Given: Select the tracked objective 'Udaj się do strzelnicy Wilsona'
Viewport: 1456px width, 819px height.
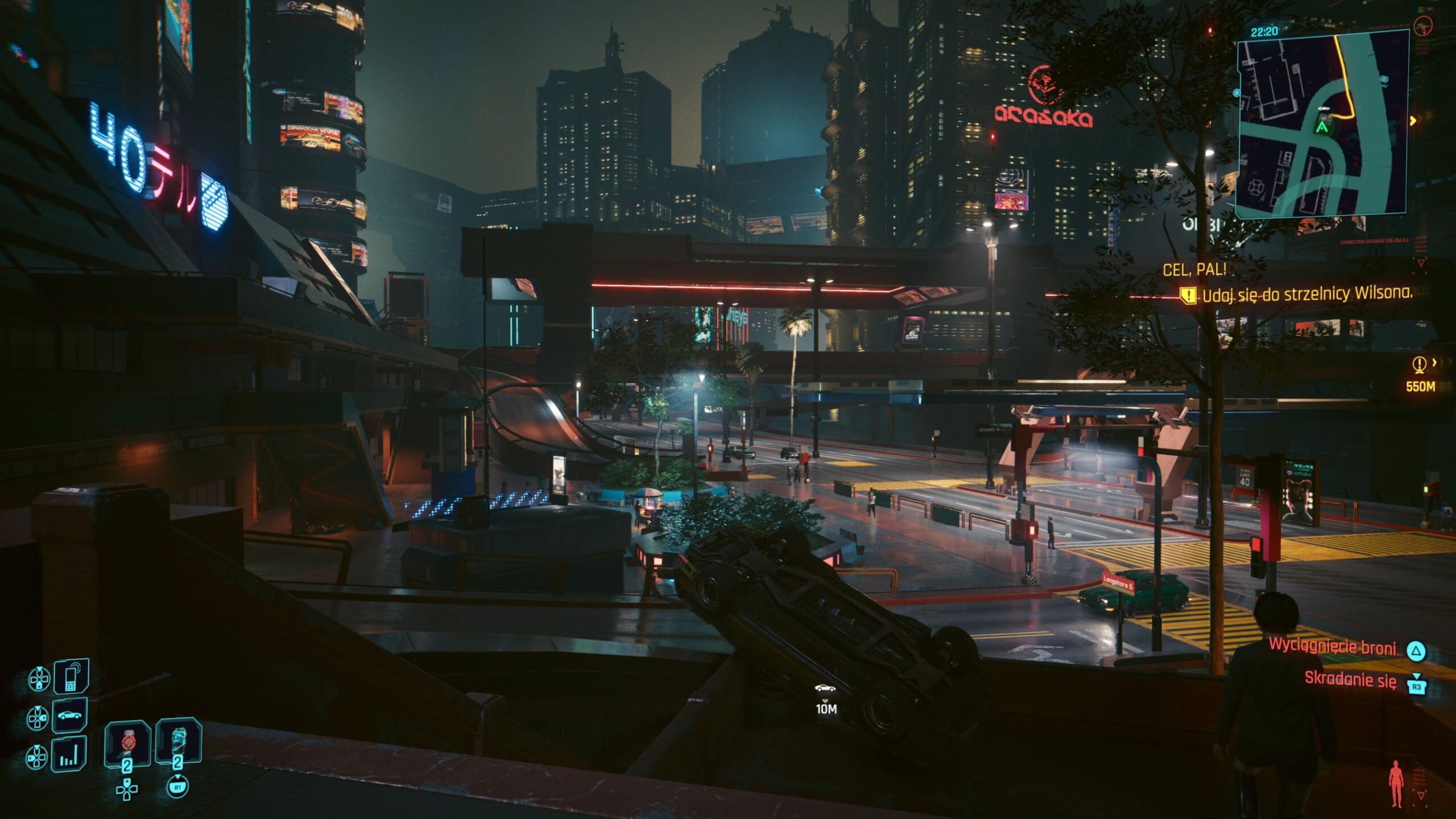Looking at the screenshot, I should (x=1306, y=294).
